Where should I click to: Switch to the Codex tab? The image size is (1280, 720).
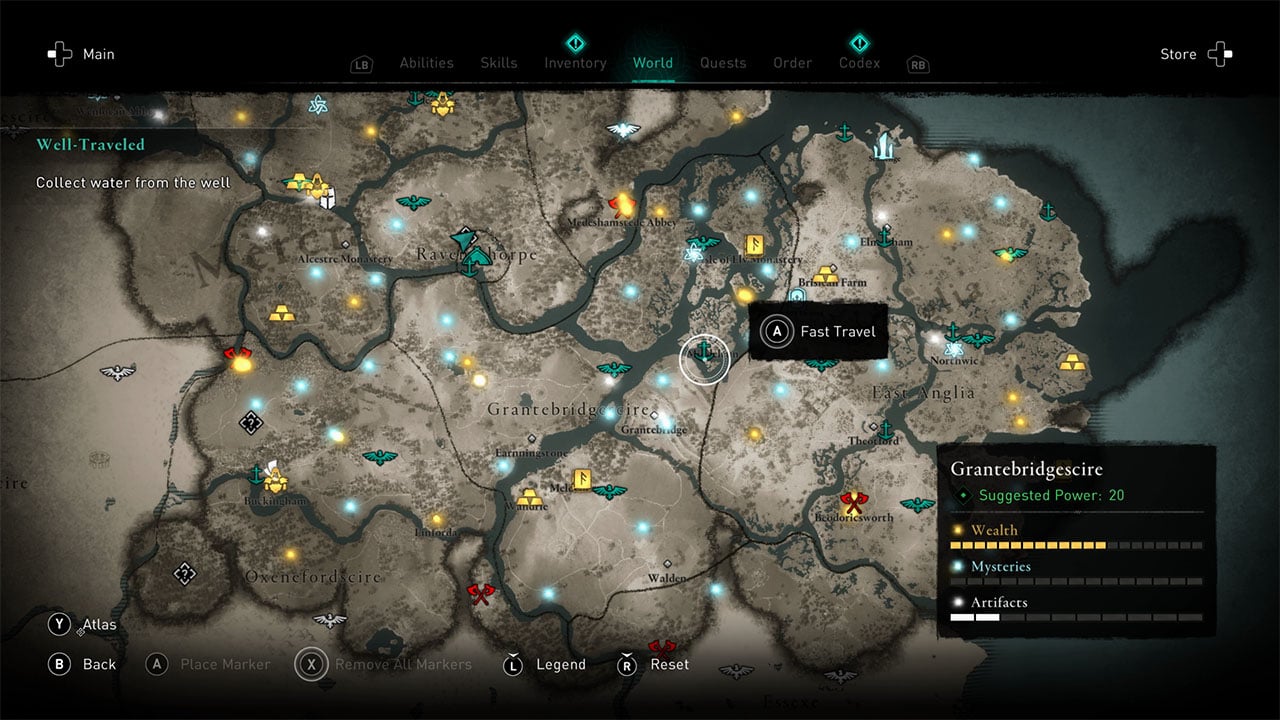tap(859, 63)
